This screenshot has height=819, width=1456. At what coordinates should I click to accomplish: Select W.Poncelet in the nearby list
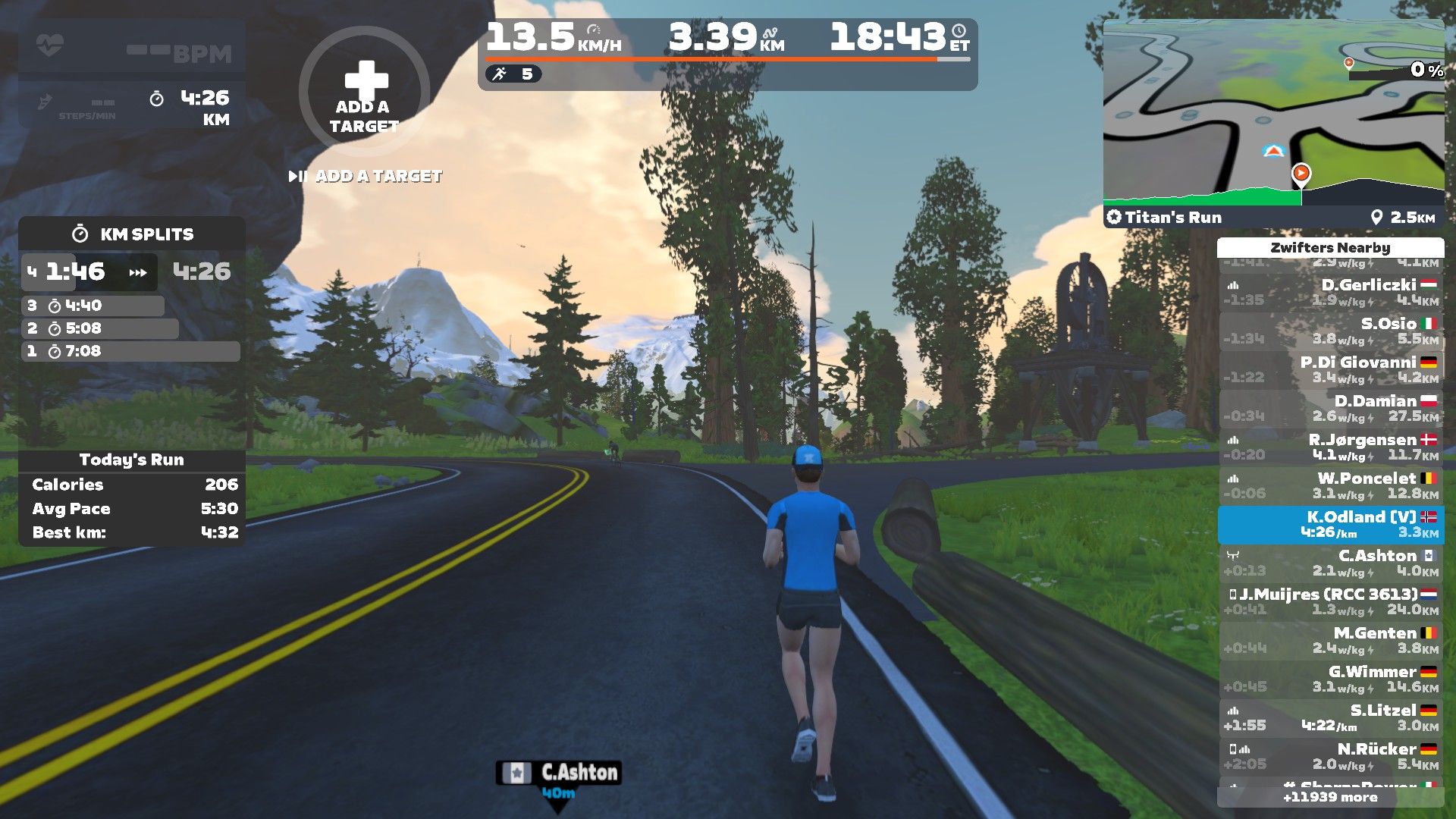click(1331, 486)
